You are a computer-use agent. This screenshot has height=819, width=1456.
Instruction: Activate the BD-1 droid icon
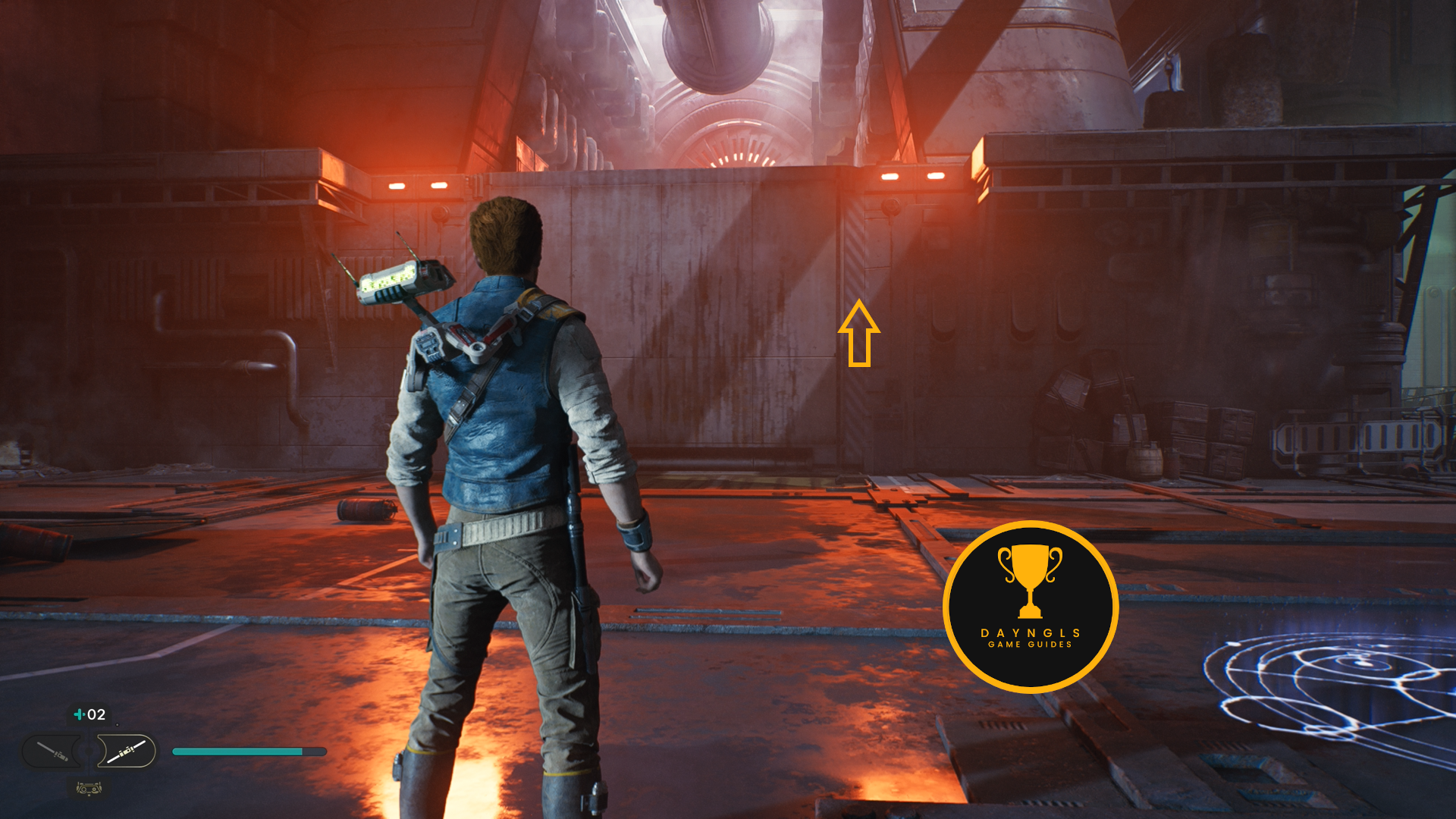[x=89, y=789]
